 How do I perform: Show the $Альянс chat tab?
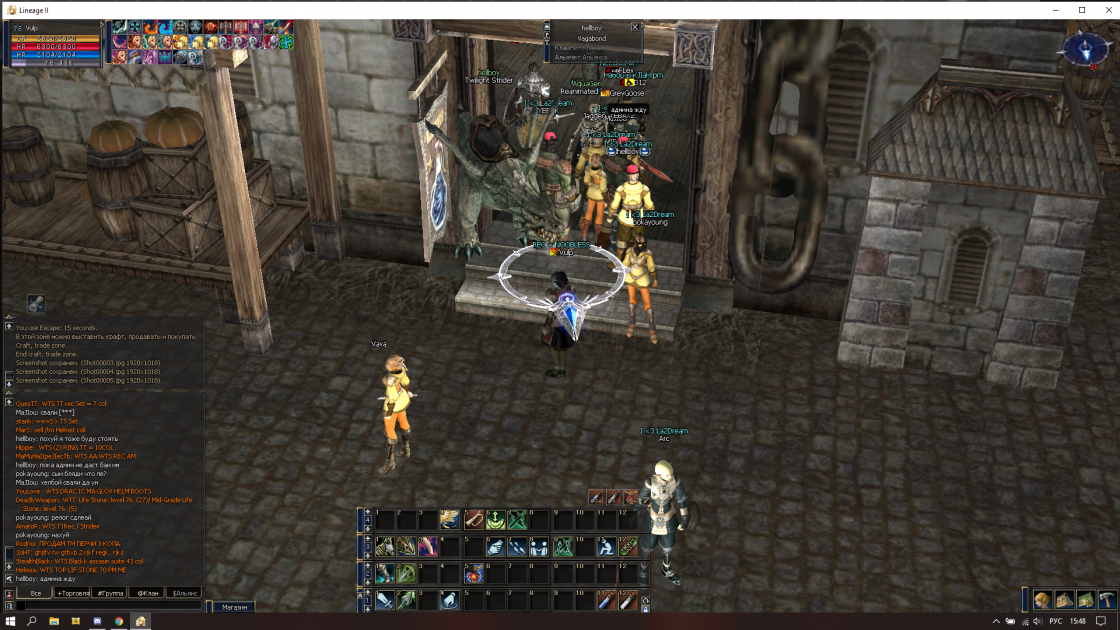point(185,593)
